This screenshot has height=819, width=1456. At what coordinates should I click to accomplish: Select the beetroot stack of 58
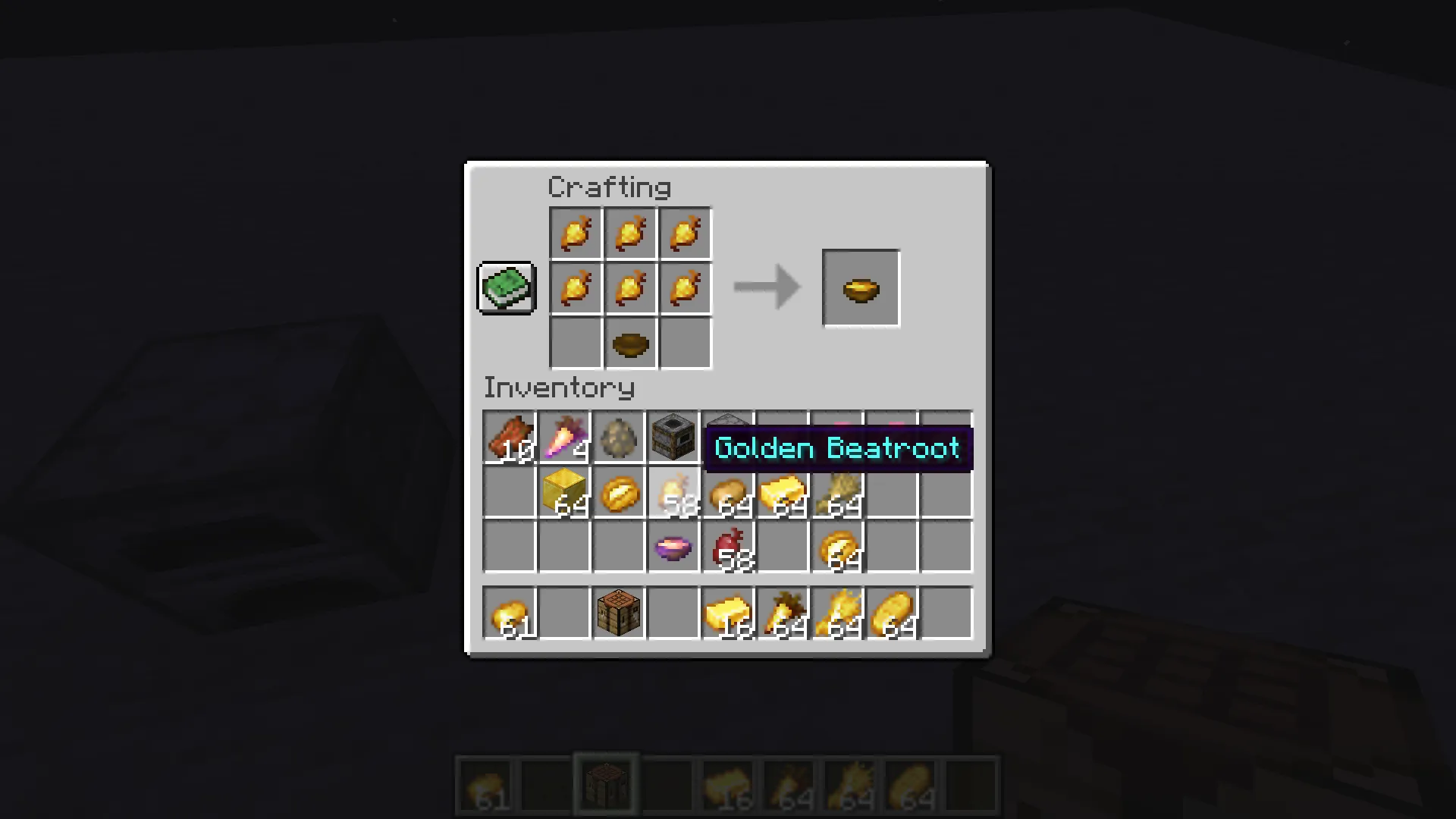[727, 548]
